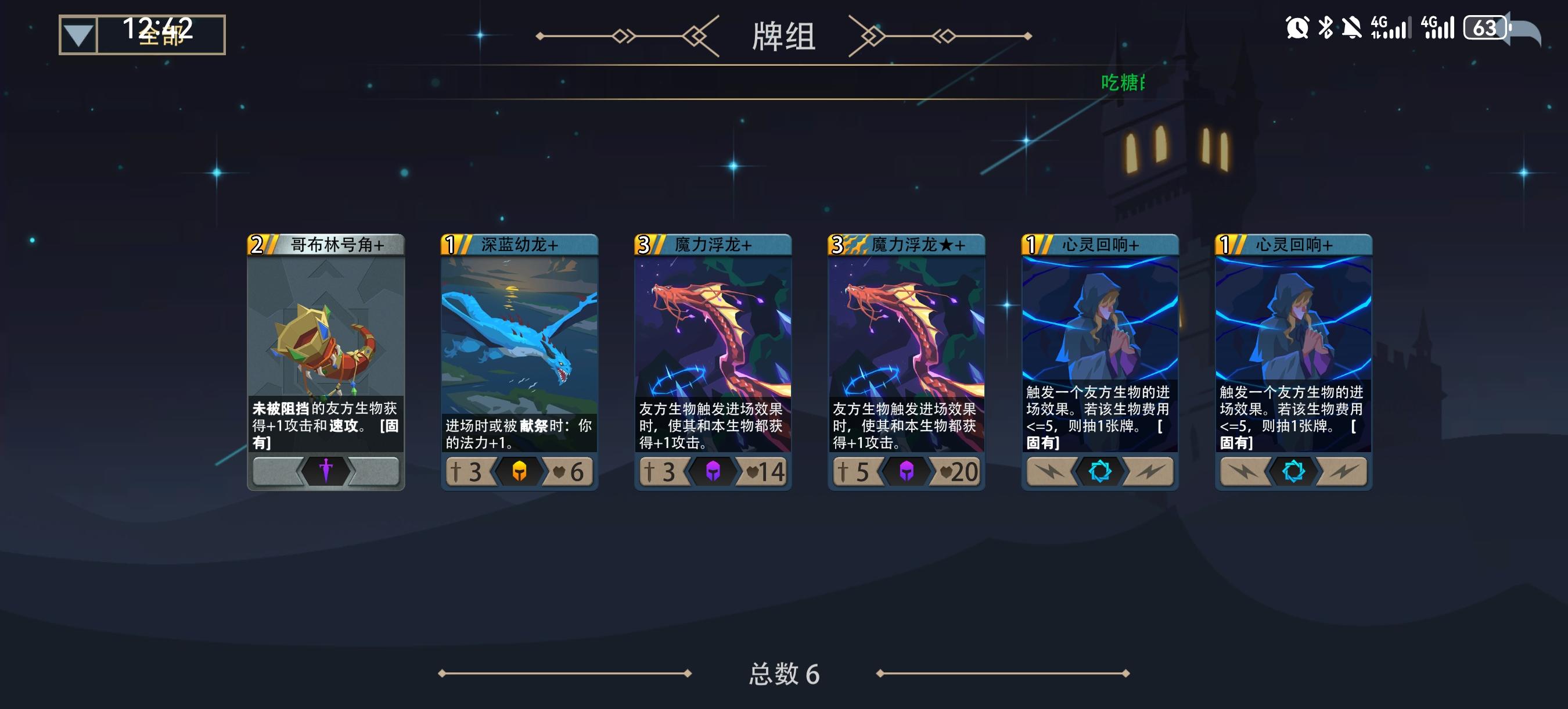This screenshot has width=1568, height=709.
Task: Select the sword icon on 哥布林号角+ card
Action: [327, 472]
